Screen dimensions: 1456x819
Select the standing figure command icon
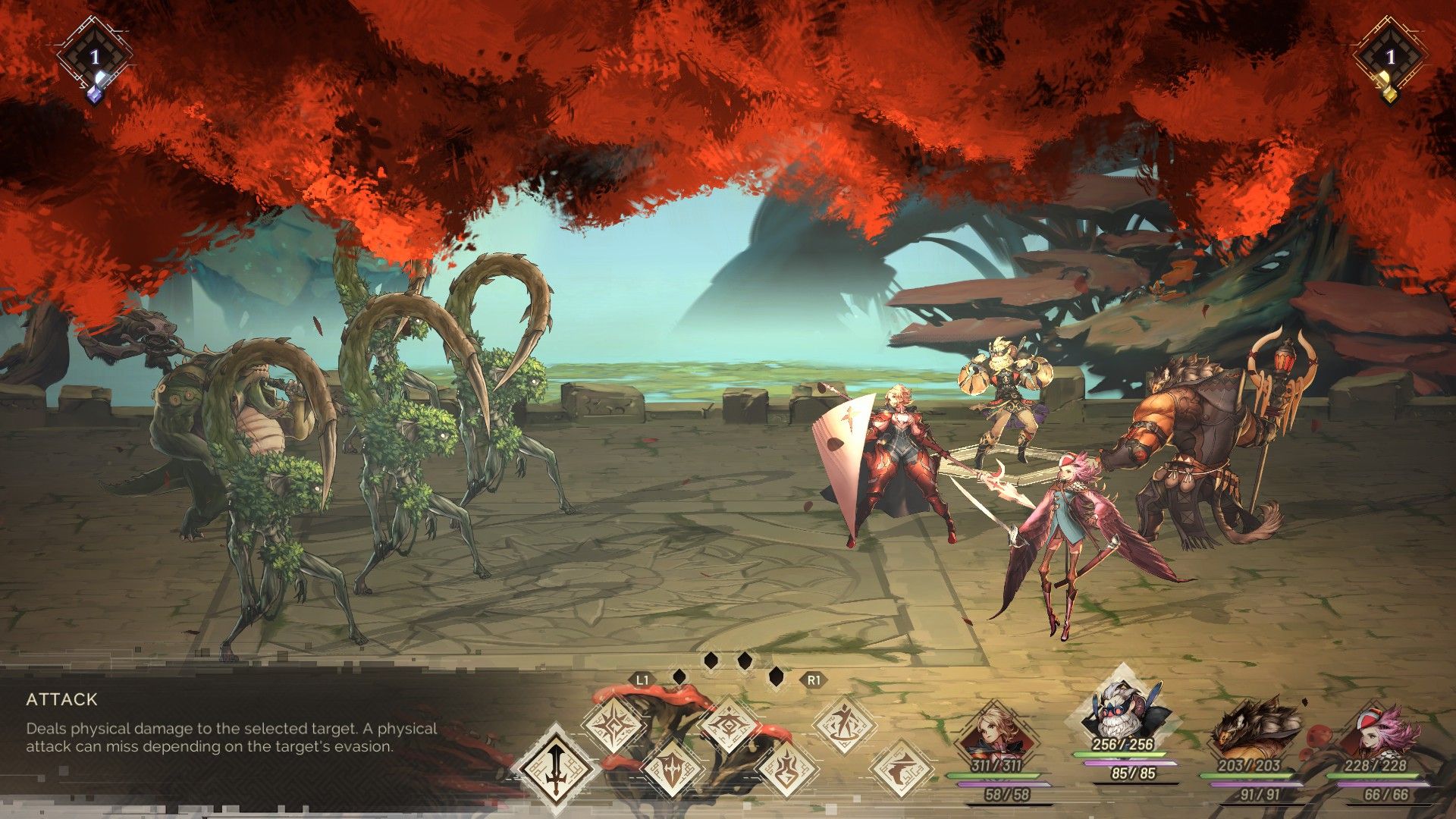[844, 724]
